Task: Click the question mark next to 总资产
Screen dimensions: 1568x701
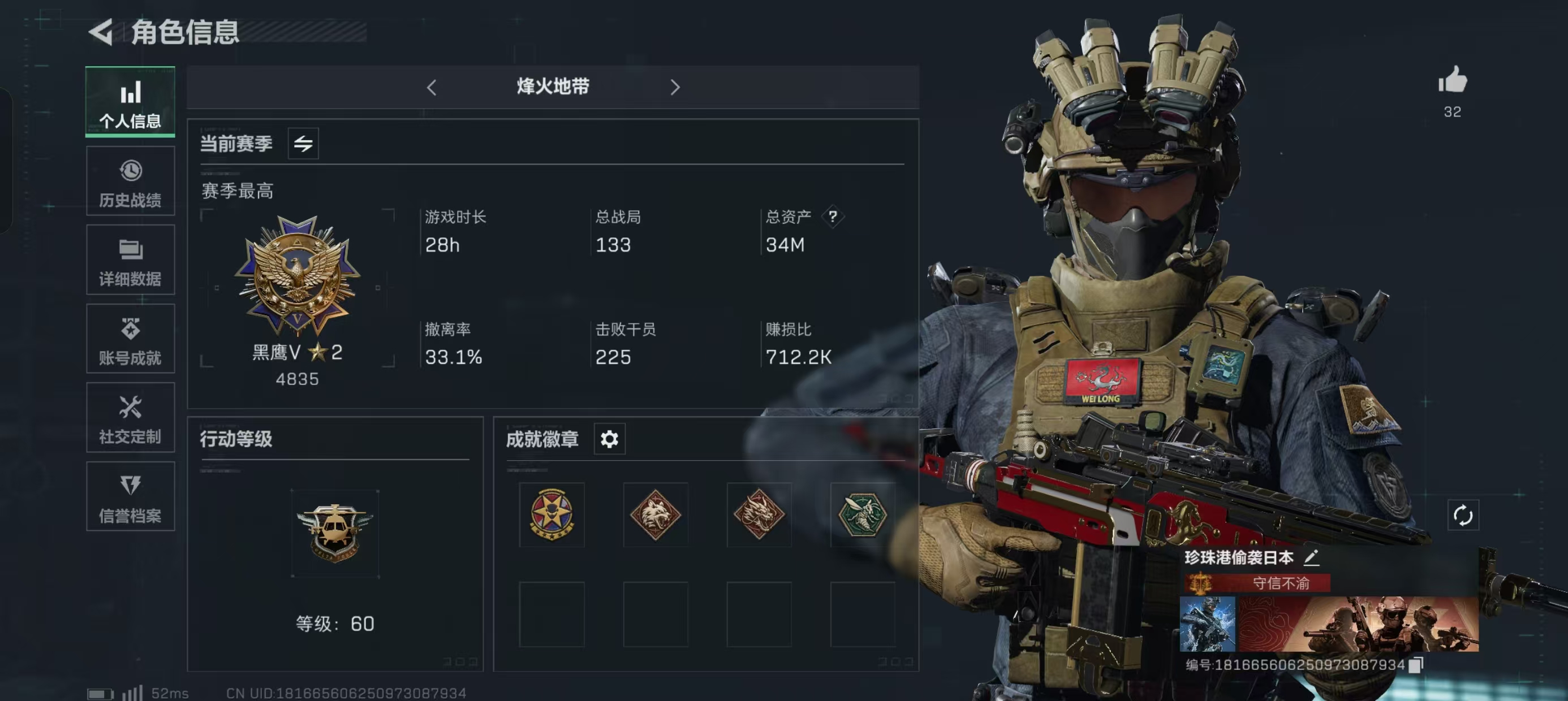Action: click(x=833, y=216)
